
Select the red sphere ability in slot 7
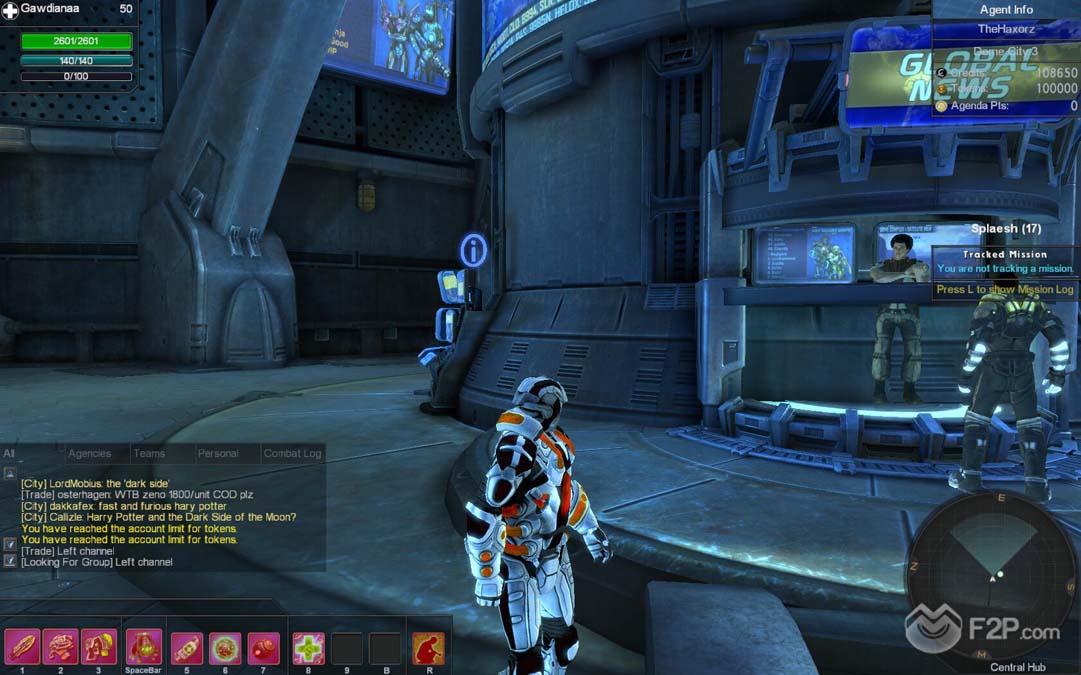tap(263, 648)
